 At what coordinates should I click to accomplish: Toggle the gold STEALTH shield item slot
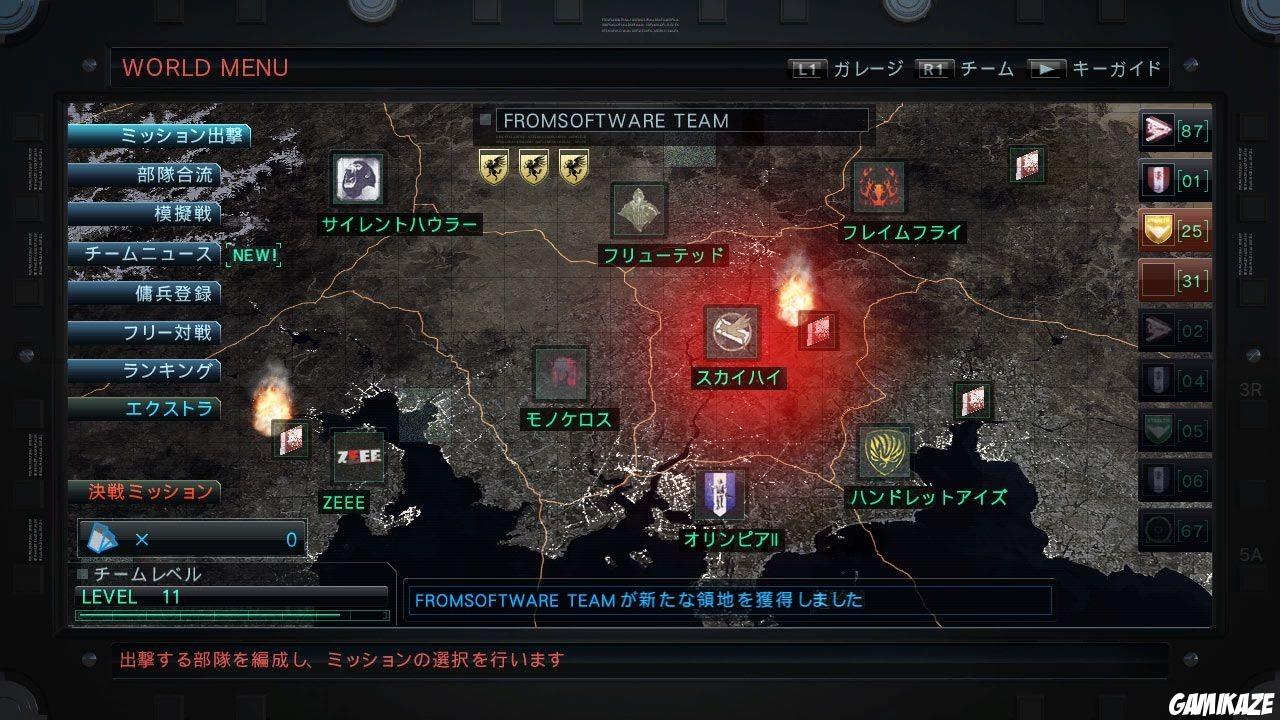pos(1175,230)
